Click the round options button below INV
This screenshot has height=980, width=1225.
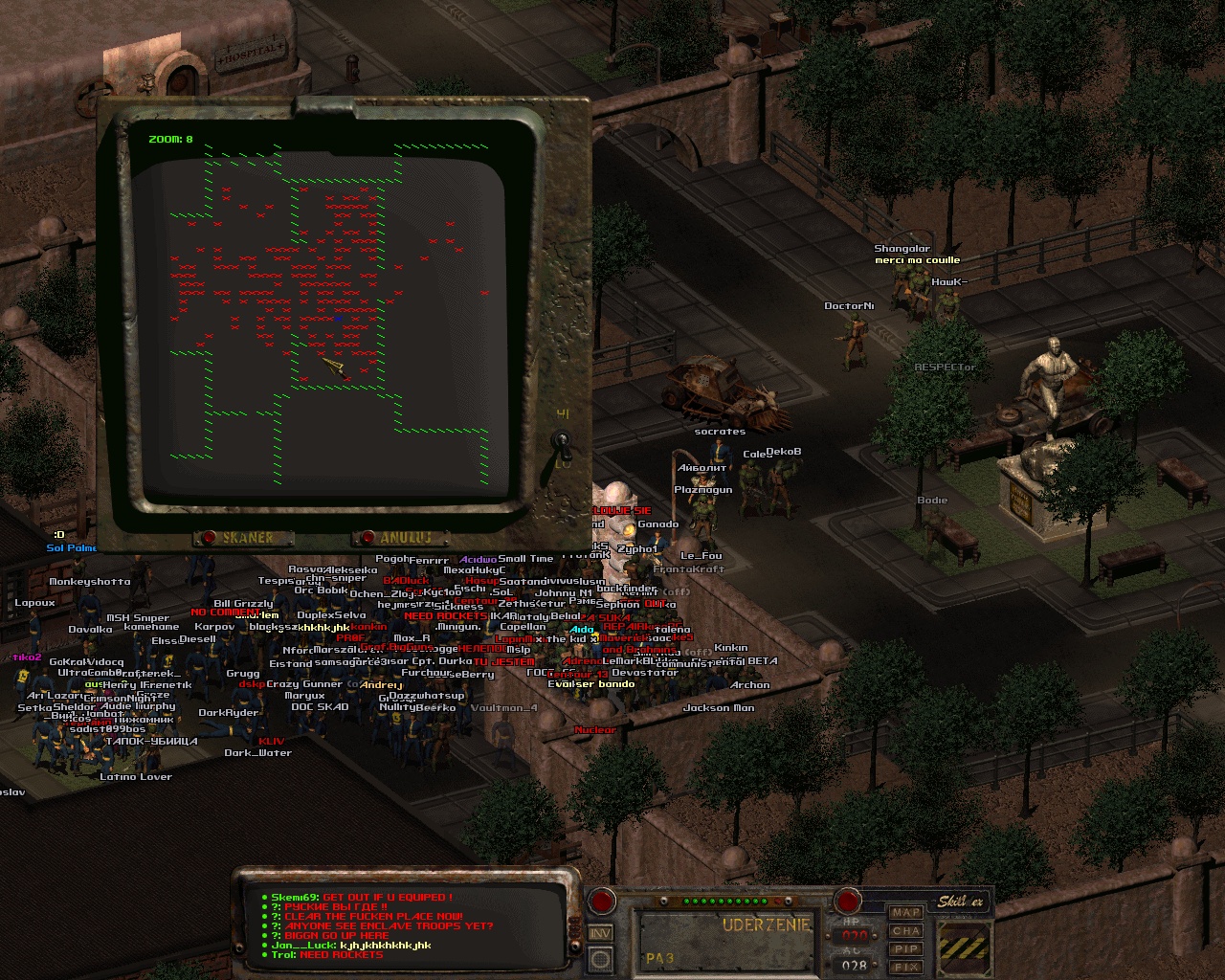pos(600,958)
